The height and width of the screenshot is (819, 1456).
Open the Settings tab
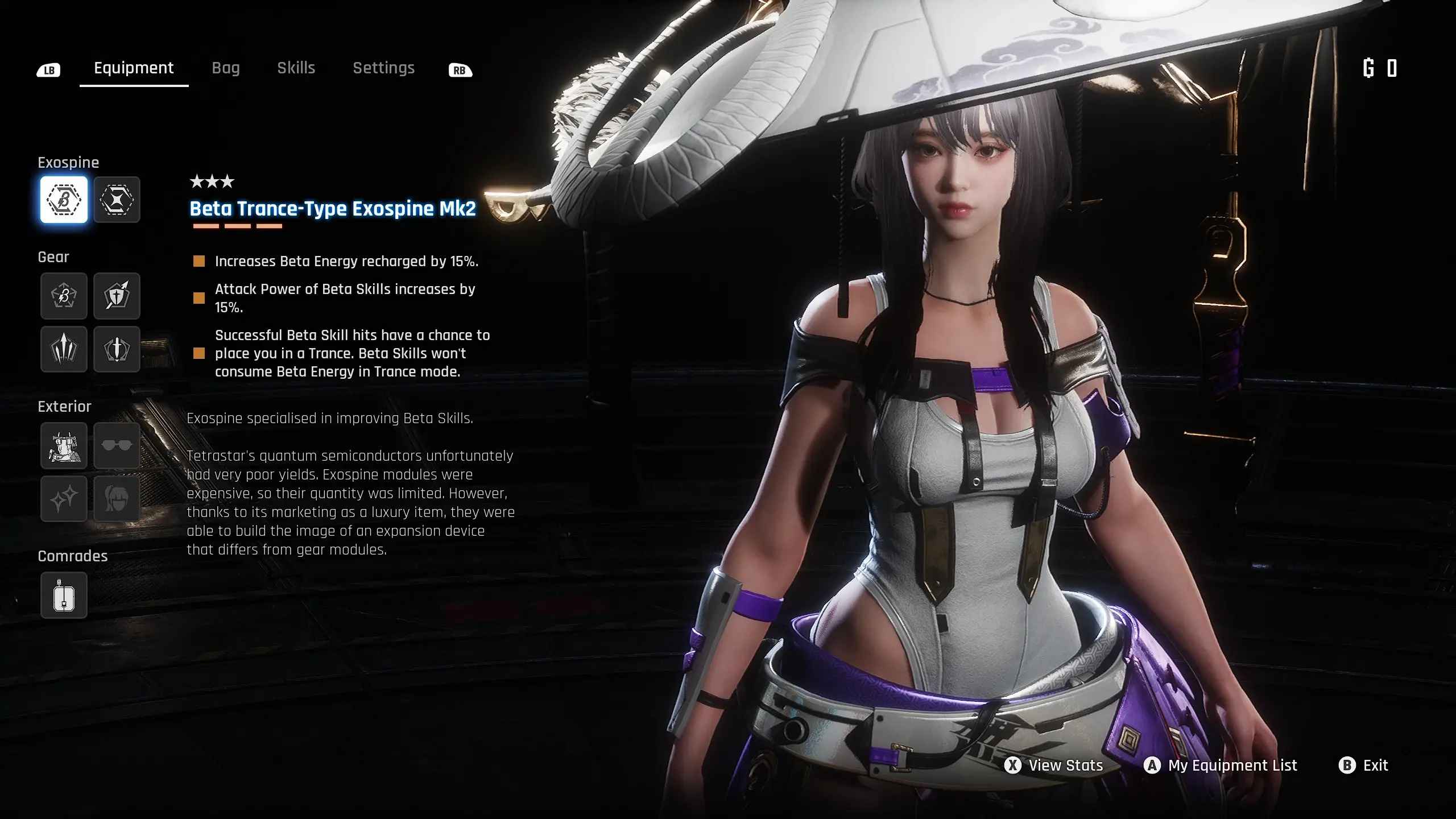(x=383, y=68)
